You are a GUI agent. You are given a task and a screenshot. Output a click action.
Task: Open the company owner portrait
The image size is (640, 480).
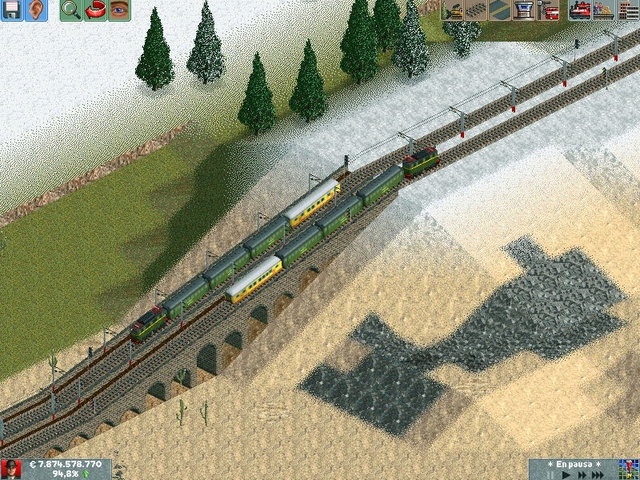[12, 469]
